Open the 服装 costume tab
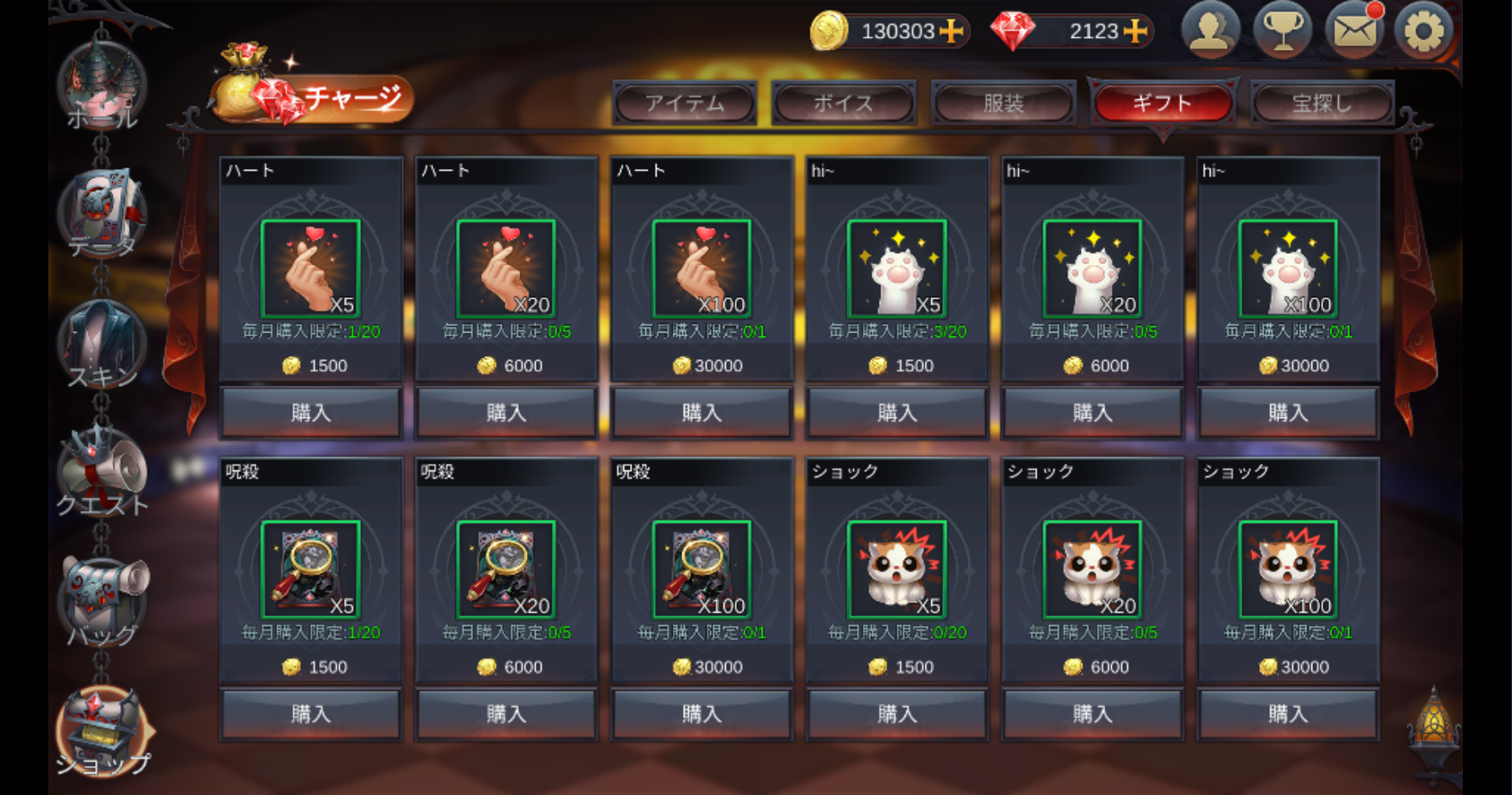This screenshot has height=795, width=1512. click(x=1003, y=103)
